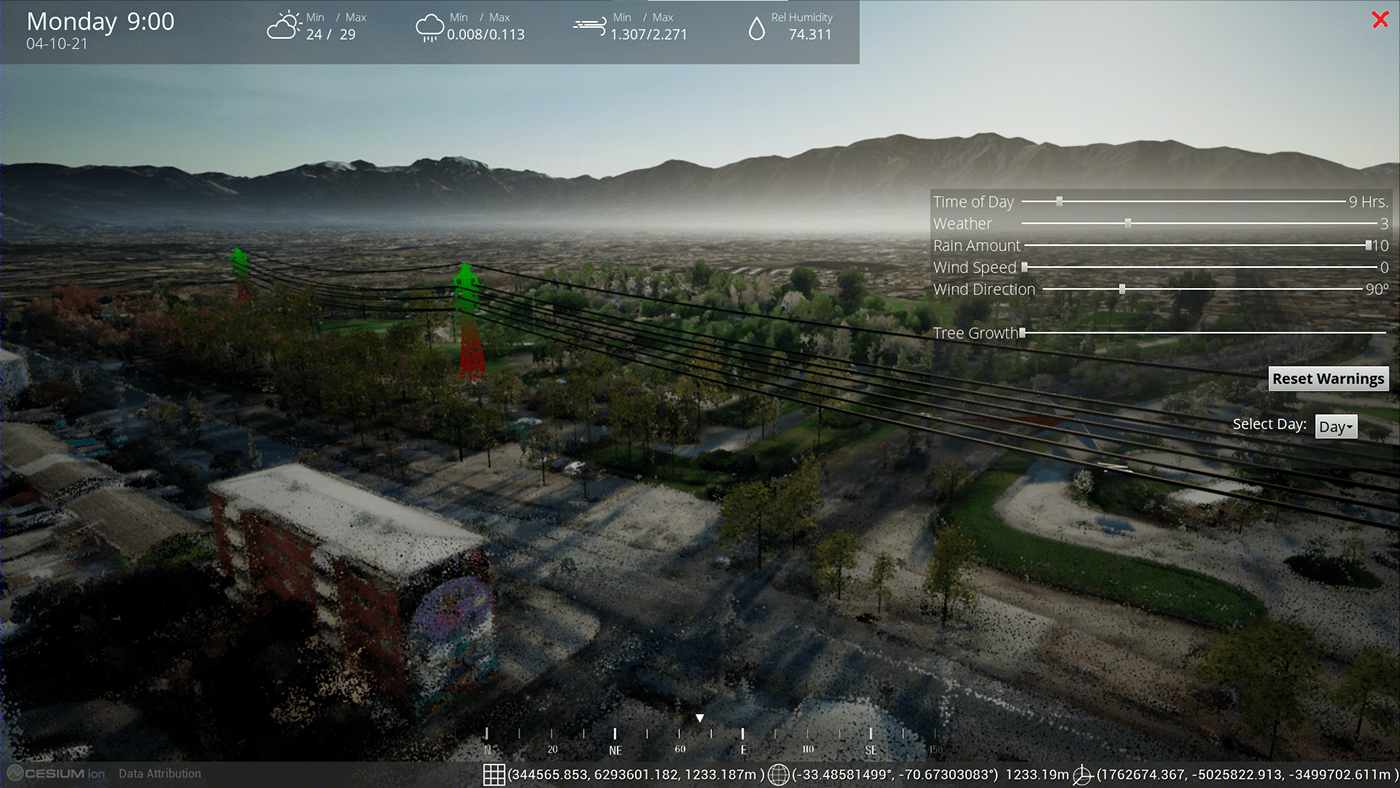Click the Select Day label
Image resolution: width=1400 pixels, height=788 pixels.
tap(1269, 424)
